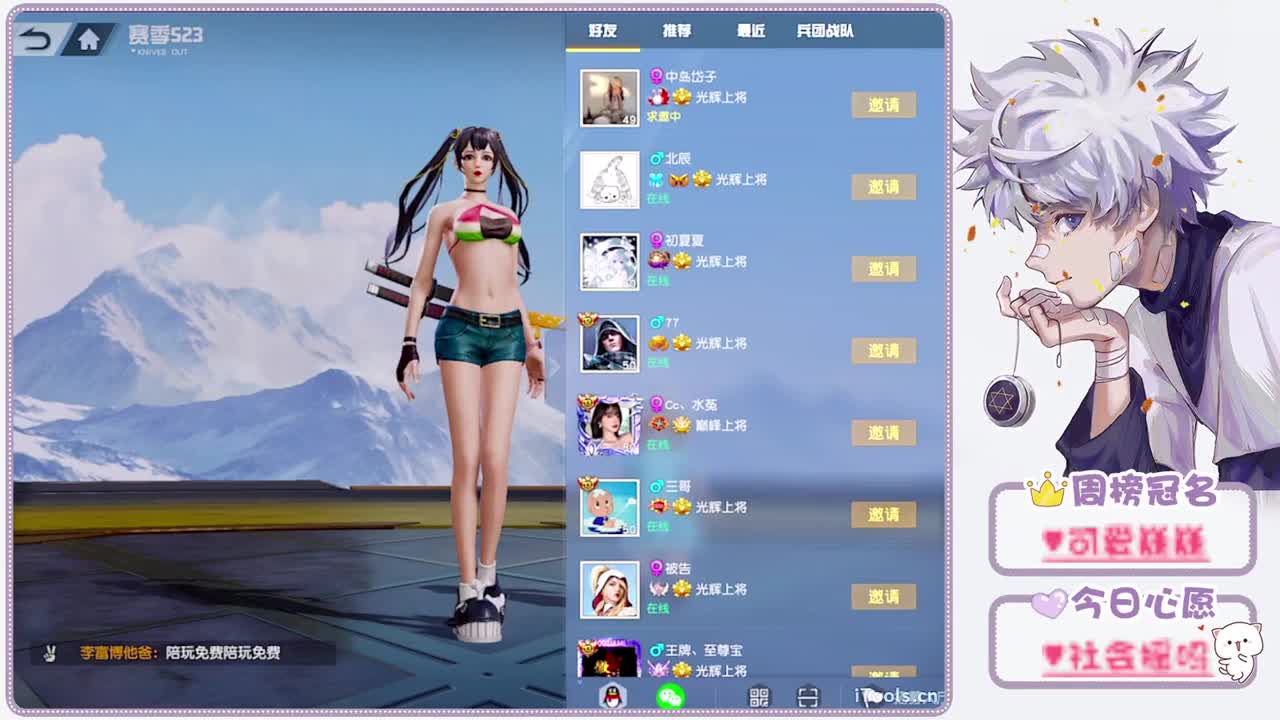The image size is (1280, 720).
Task: Click the male gender icon beside 北辰
Action: [655, 157]
